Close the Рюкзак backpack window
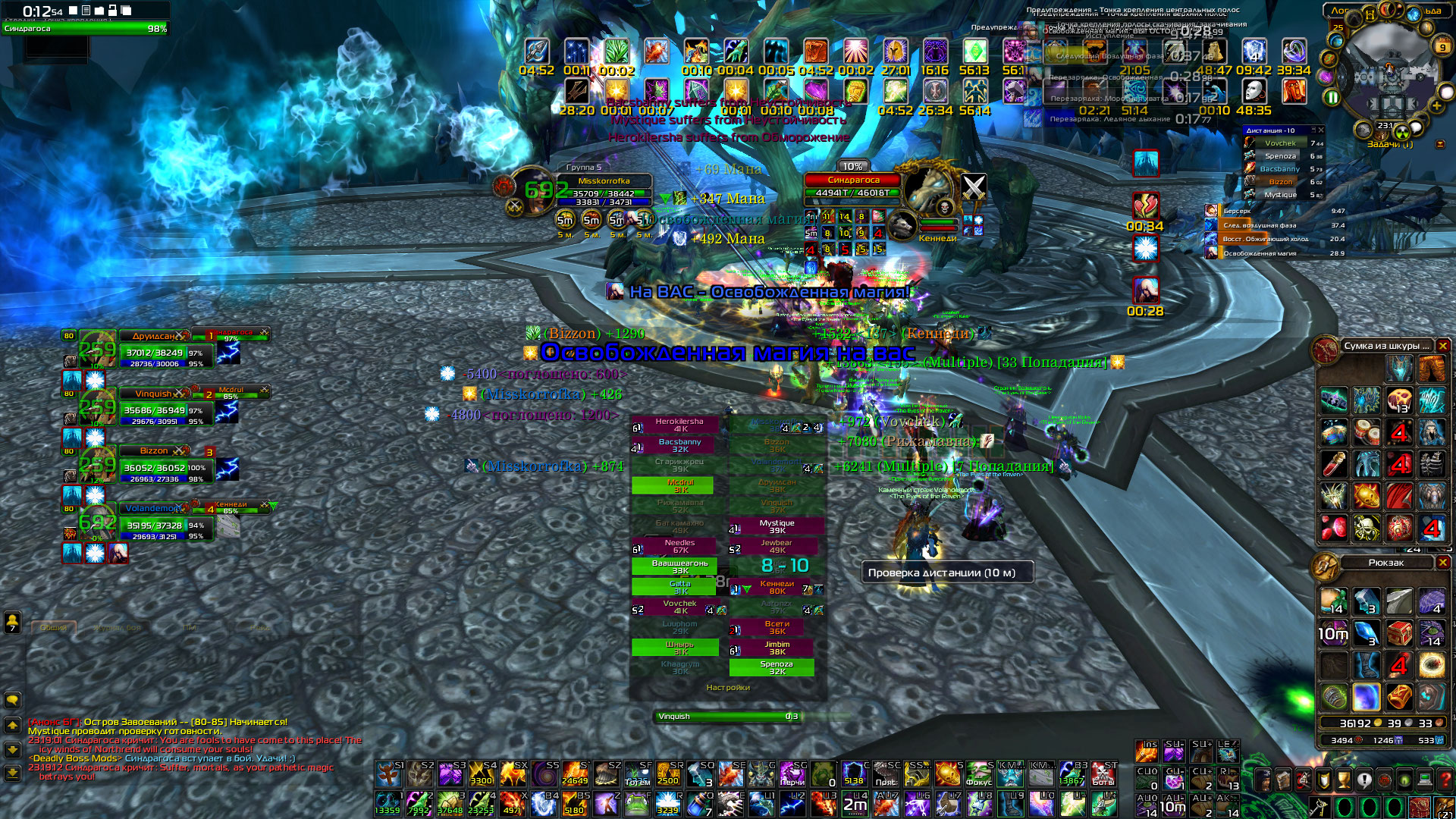The image size is (1456, 819). click(1443, 563)
